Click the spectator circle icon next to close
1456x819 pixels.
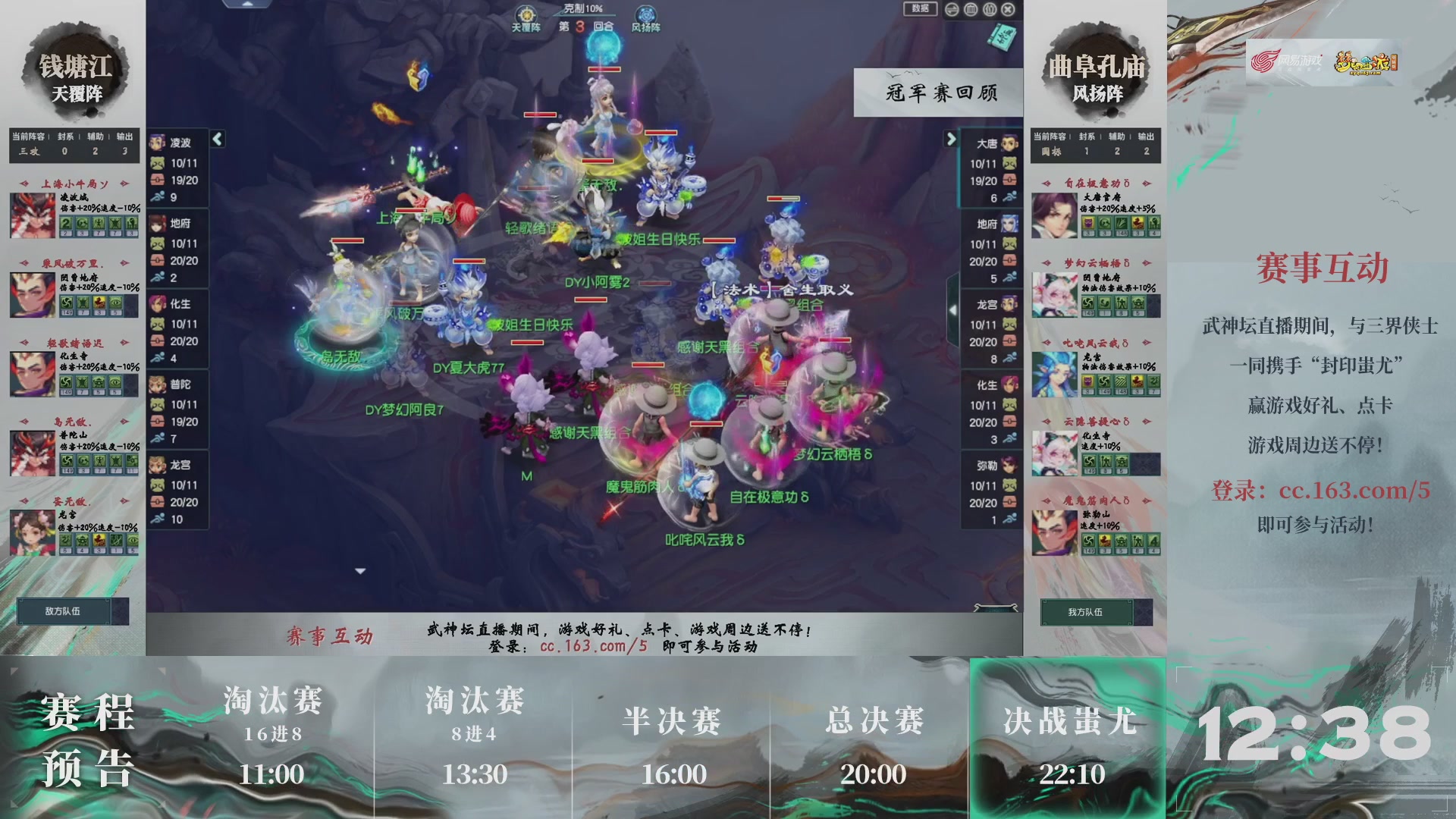[989, 9]
